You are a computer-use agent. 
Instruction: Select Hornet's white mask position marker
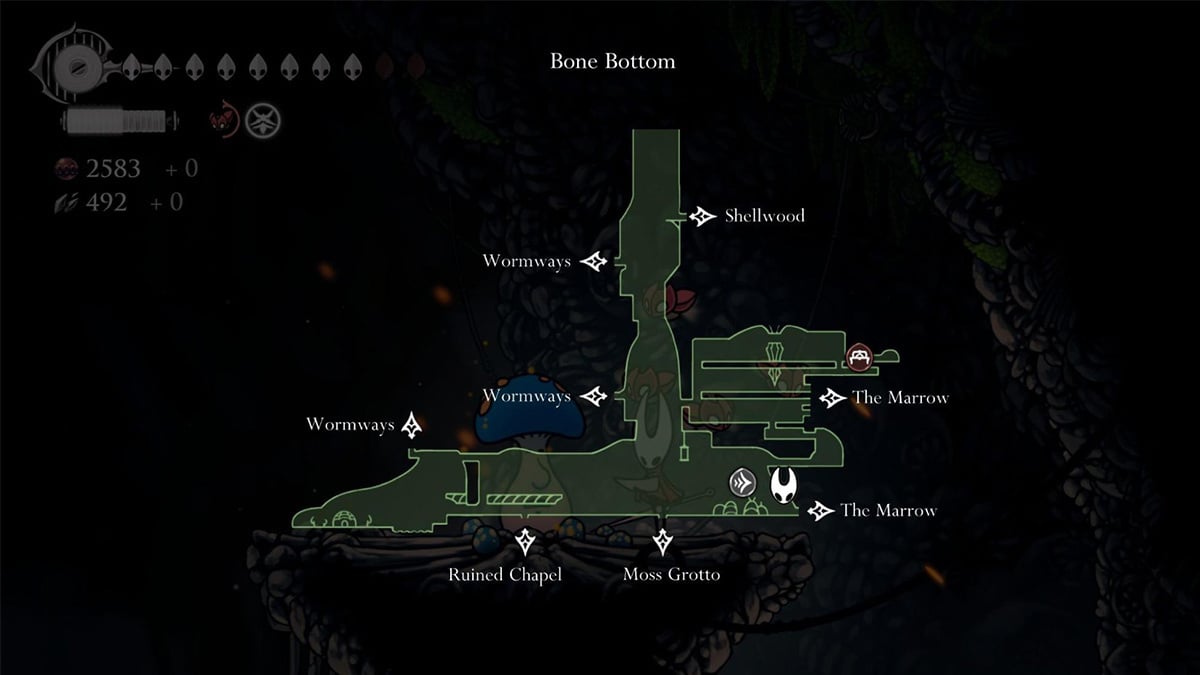point(783,485)
